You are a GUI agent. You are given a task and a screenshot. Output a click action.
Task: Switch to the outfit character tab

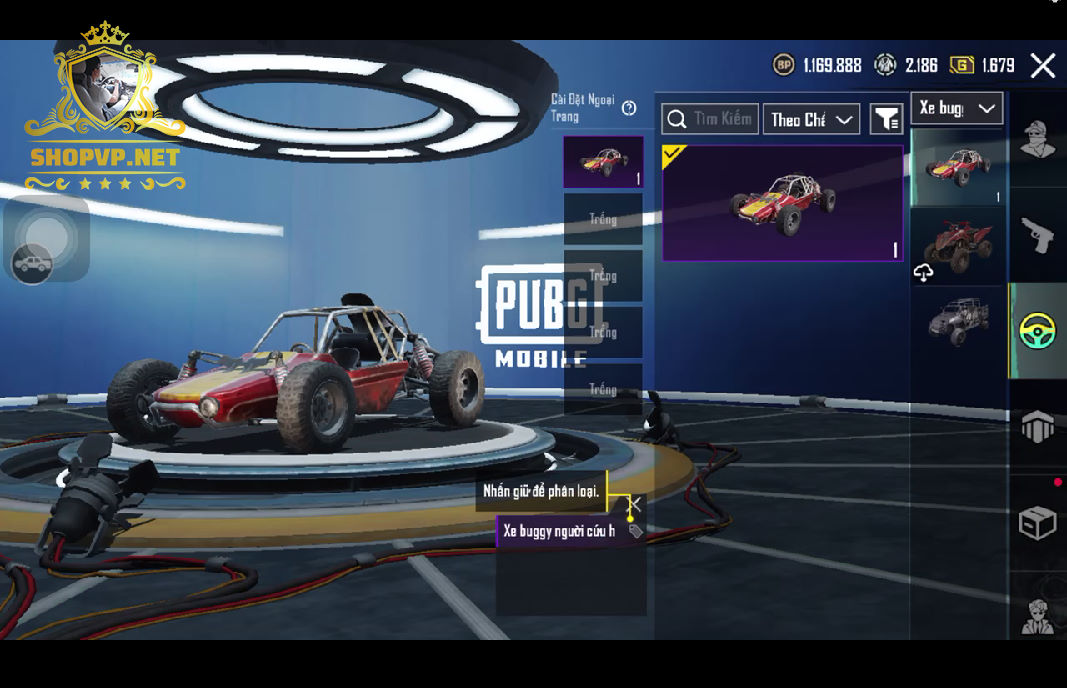click(1037, 141)
